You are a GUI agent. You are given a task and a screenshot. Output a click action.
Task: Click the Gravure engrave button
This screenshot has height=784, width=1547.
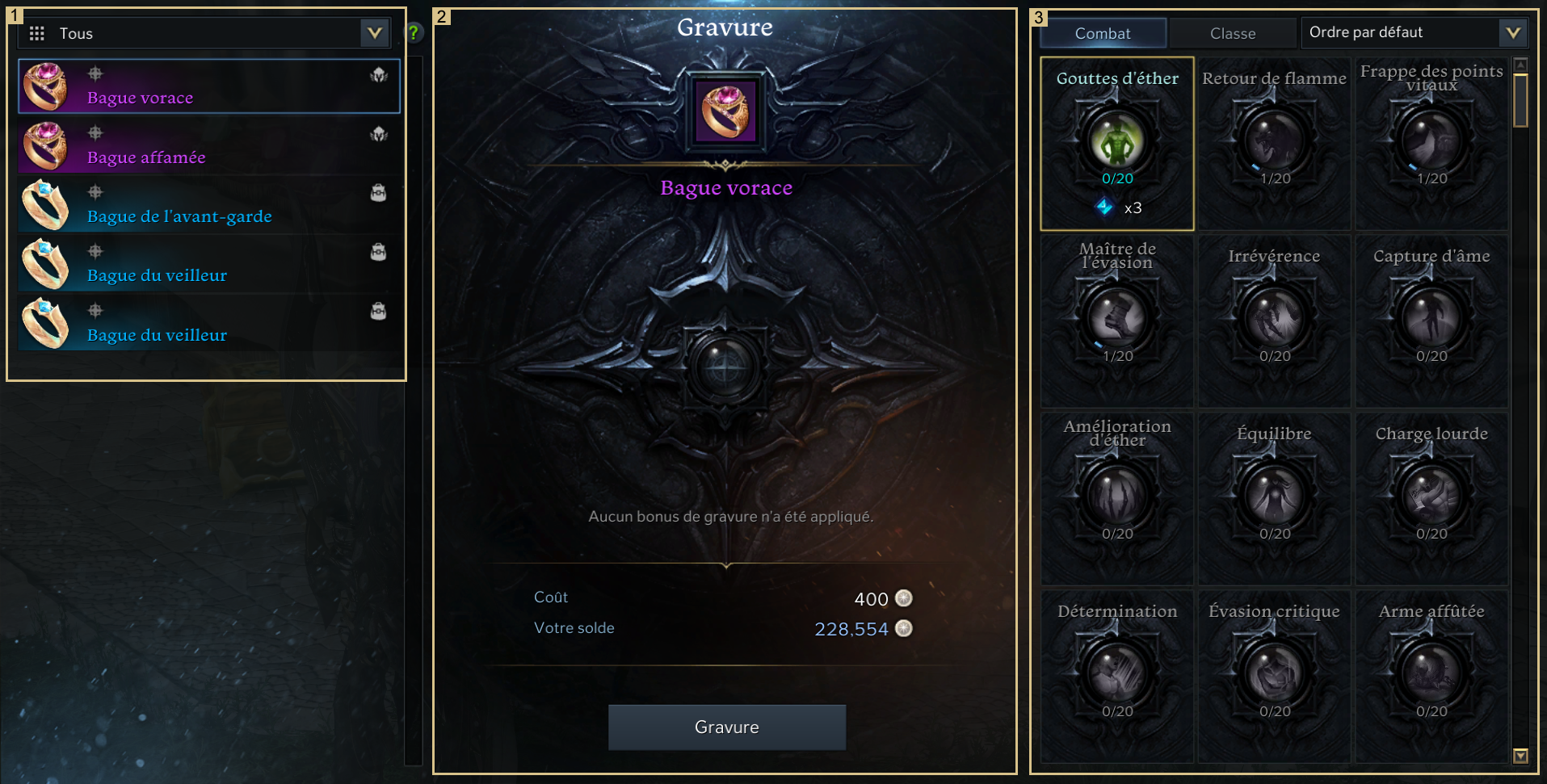tap(726, 727)
